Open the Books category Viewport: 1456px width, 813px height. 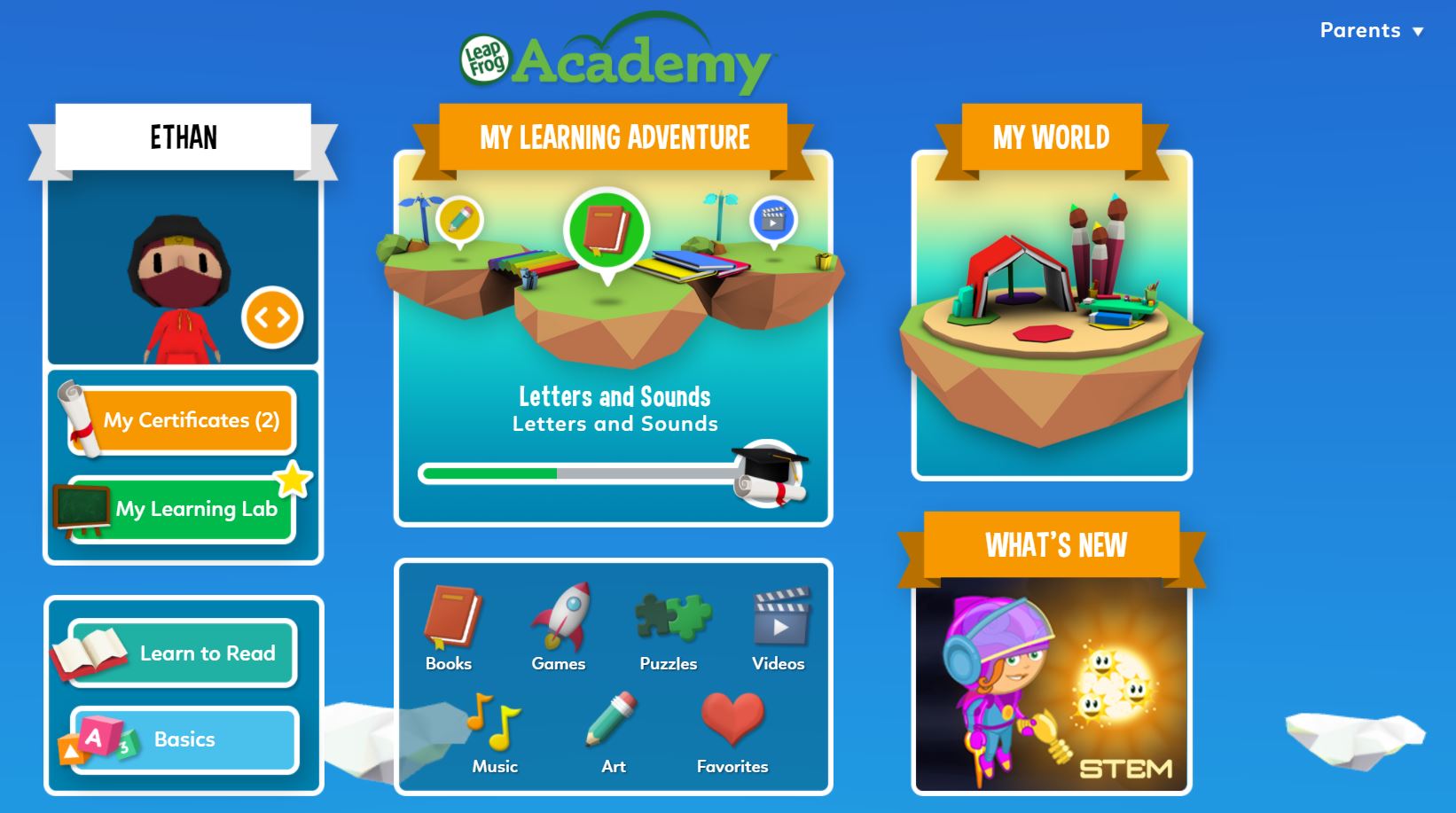click(x=450, y=628)
